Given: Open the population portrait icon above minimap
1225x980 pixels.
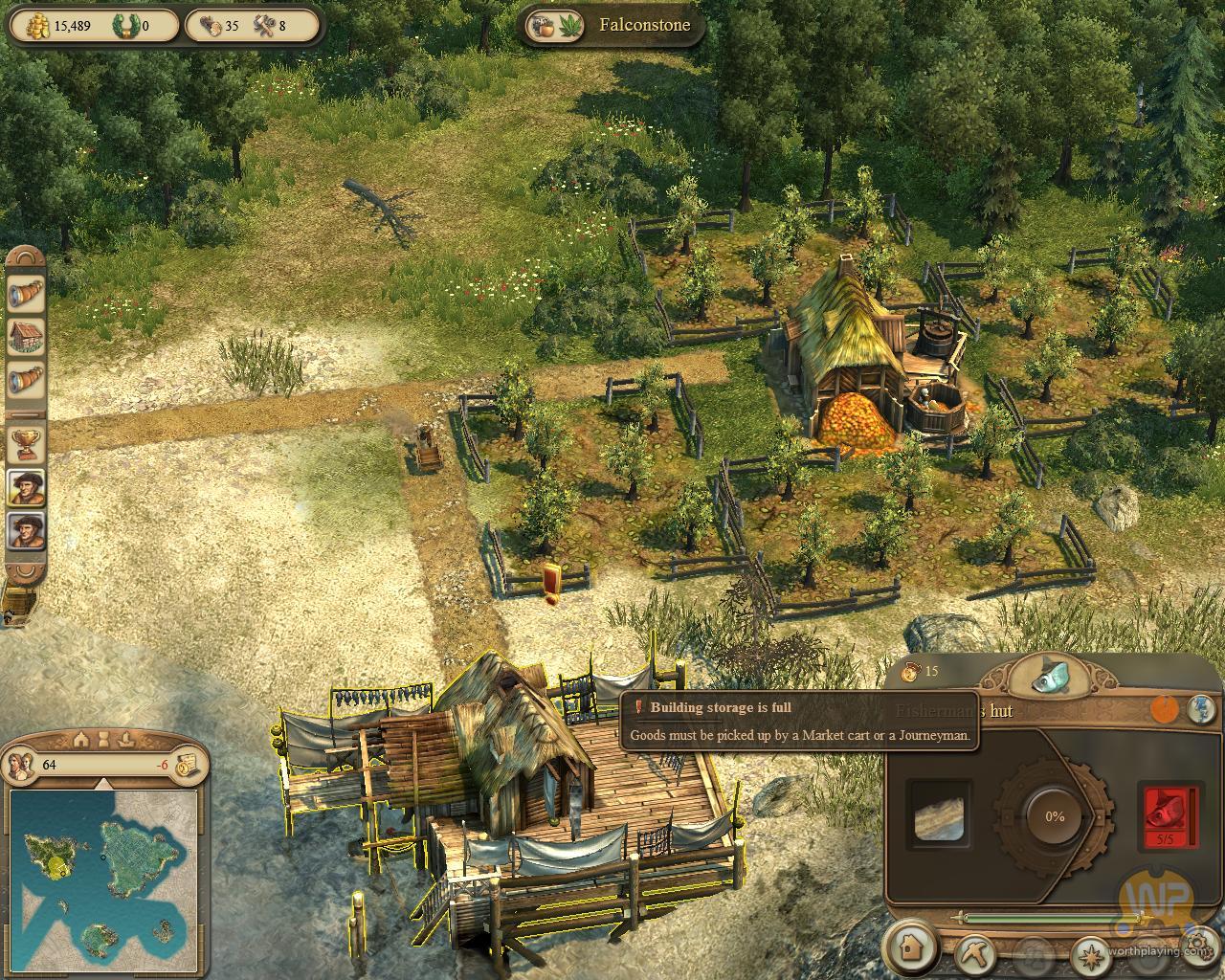Looking at the screenshot, I should (21, 765).
